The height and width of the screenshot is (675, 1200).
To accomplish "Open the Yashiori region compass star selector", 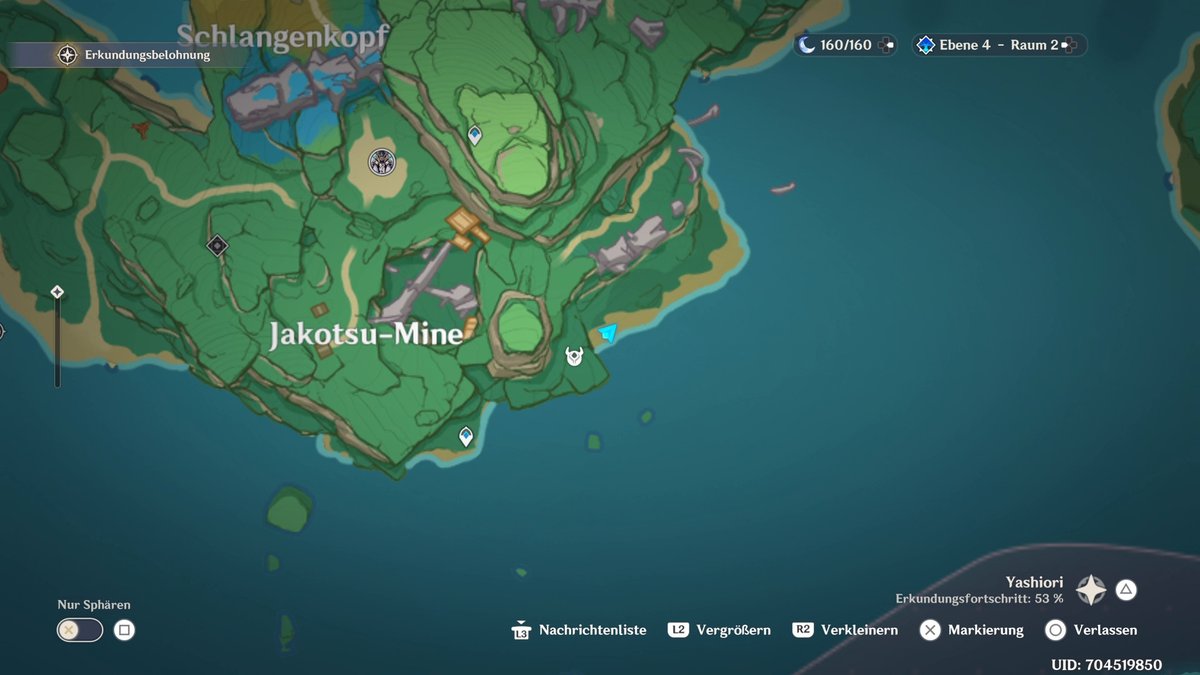I will tap(1090, 590).
